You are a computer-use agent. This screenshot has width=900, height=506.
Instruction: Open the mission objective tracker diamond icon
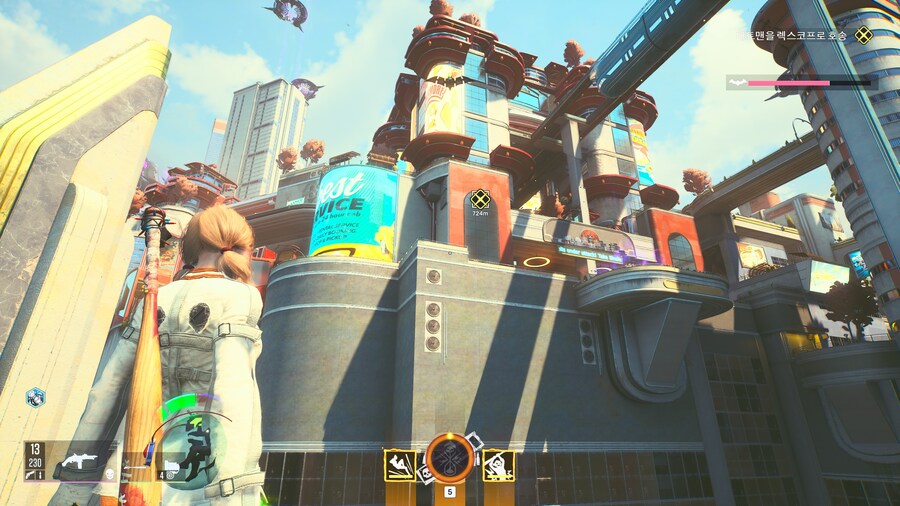[863, 35]
